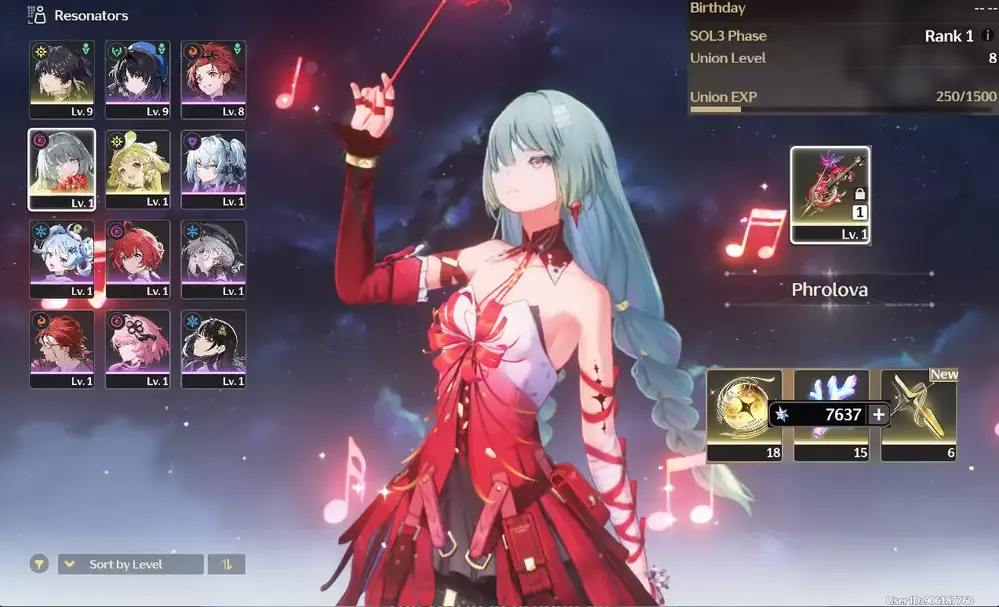Select the black-haired resonator with glasses
Viewport: 999px width, 607px height.
(x=213, y=348)
